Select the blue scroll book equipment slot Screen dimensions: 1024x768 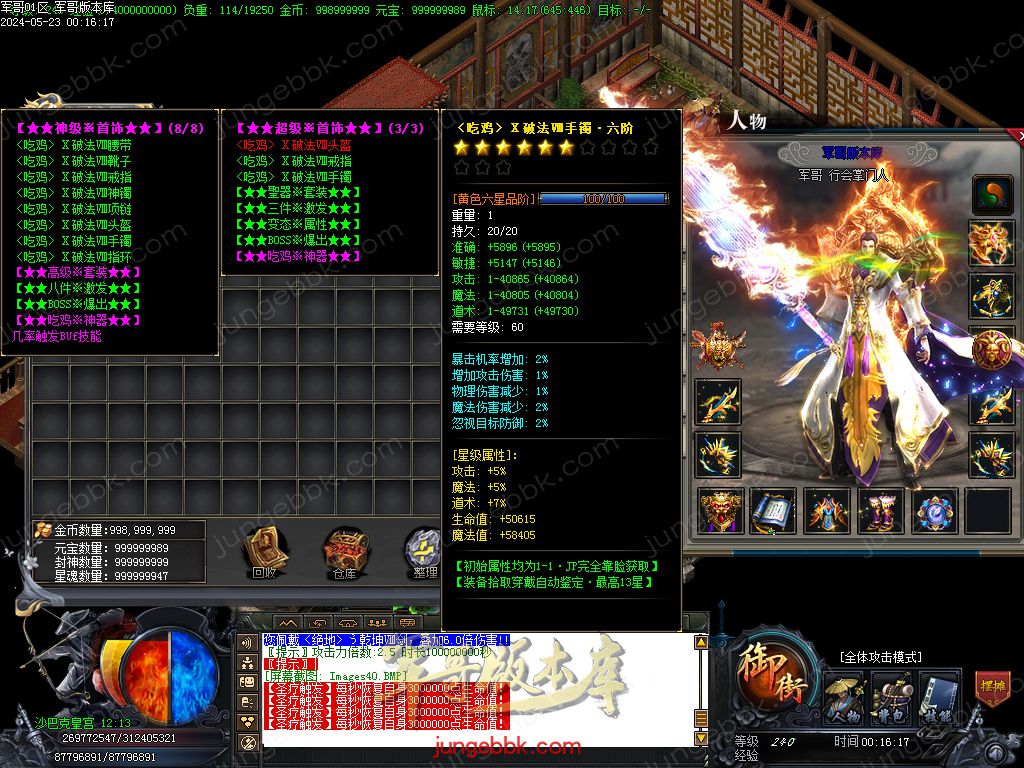pos(772,511)
